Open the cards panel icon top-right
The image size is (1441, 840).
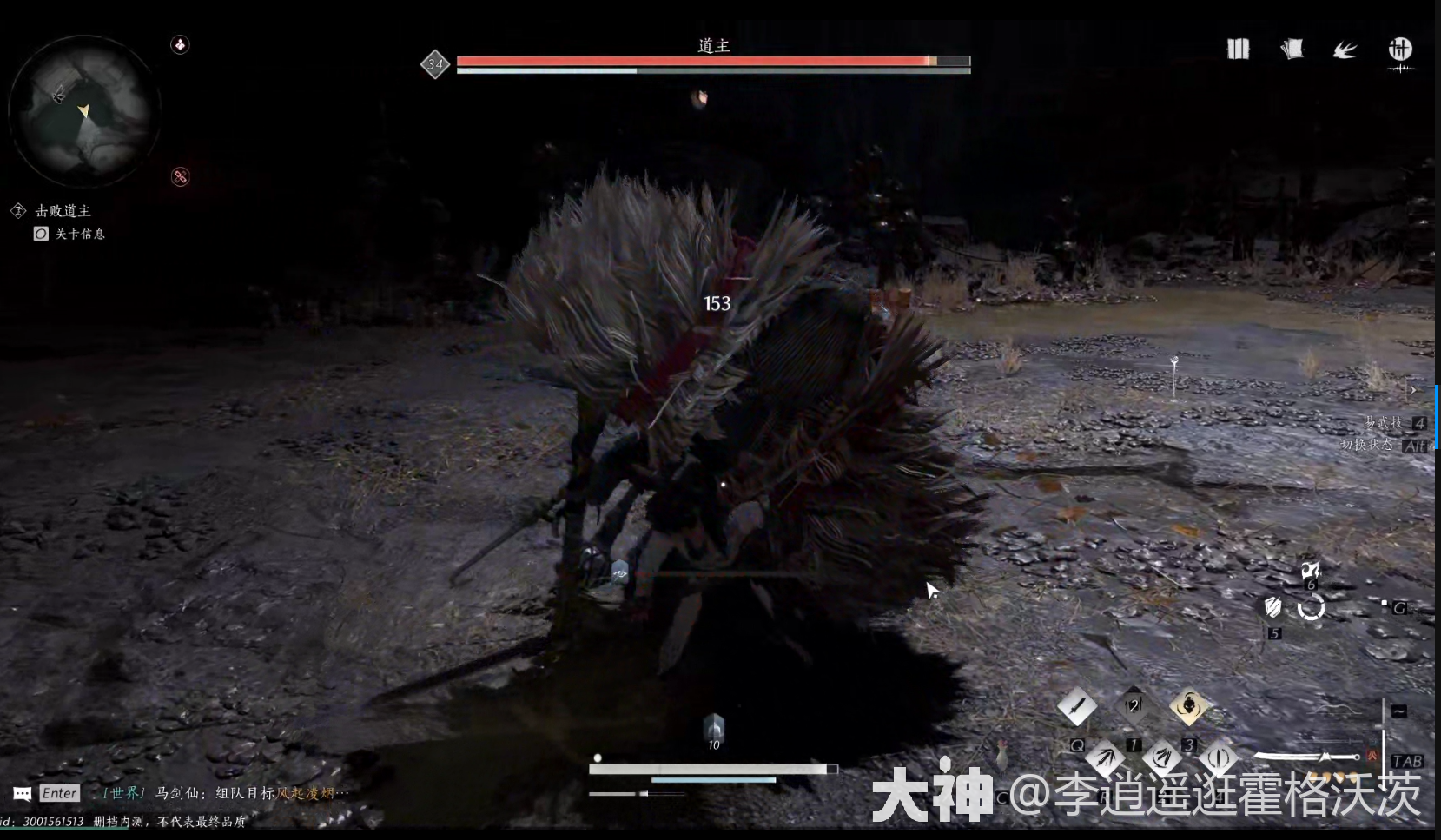[x=1292, y=50]
